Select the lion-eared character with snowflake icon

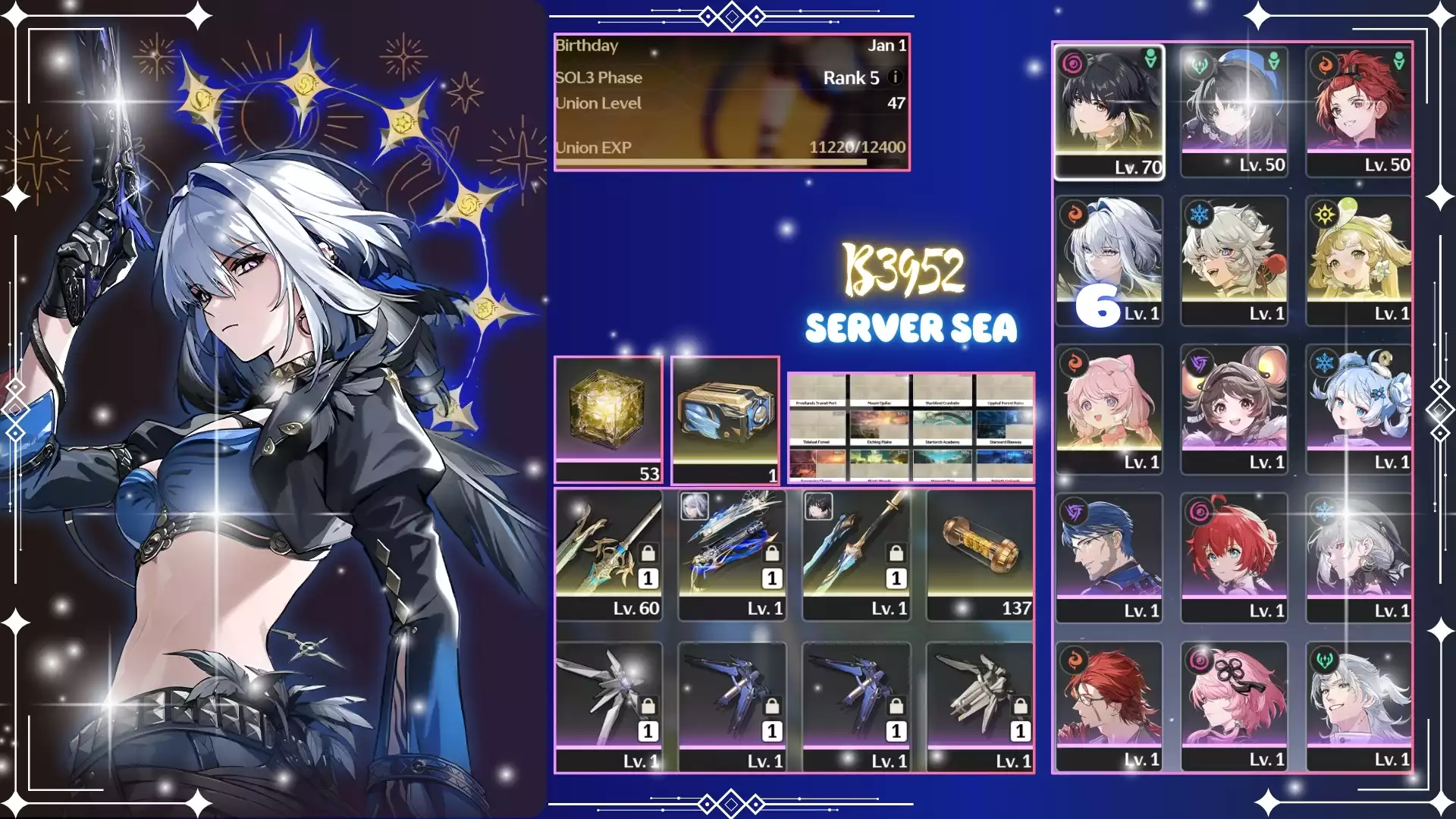click(x=1234, y=260)
